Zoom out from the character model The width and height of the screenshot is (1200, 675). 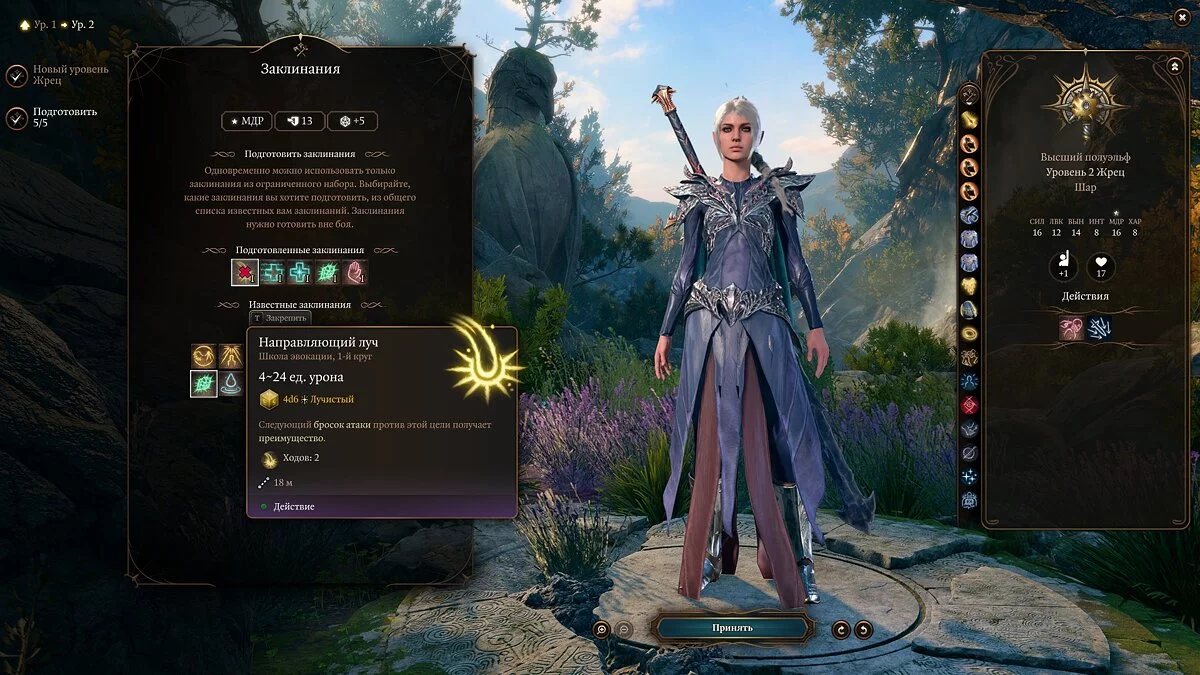pyautogui.click(x=624, y=629)
